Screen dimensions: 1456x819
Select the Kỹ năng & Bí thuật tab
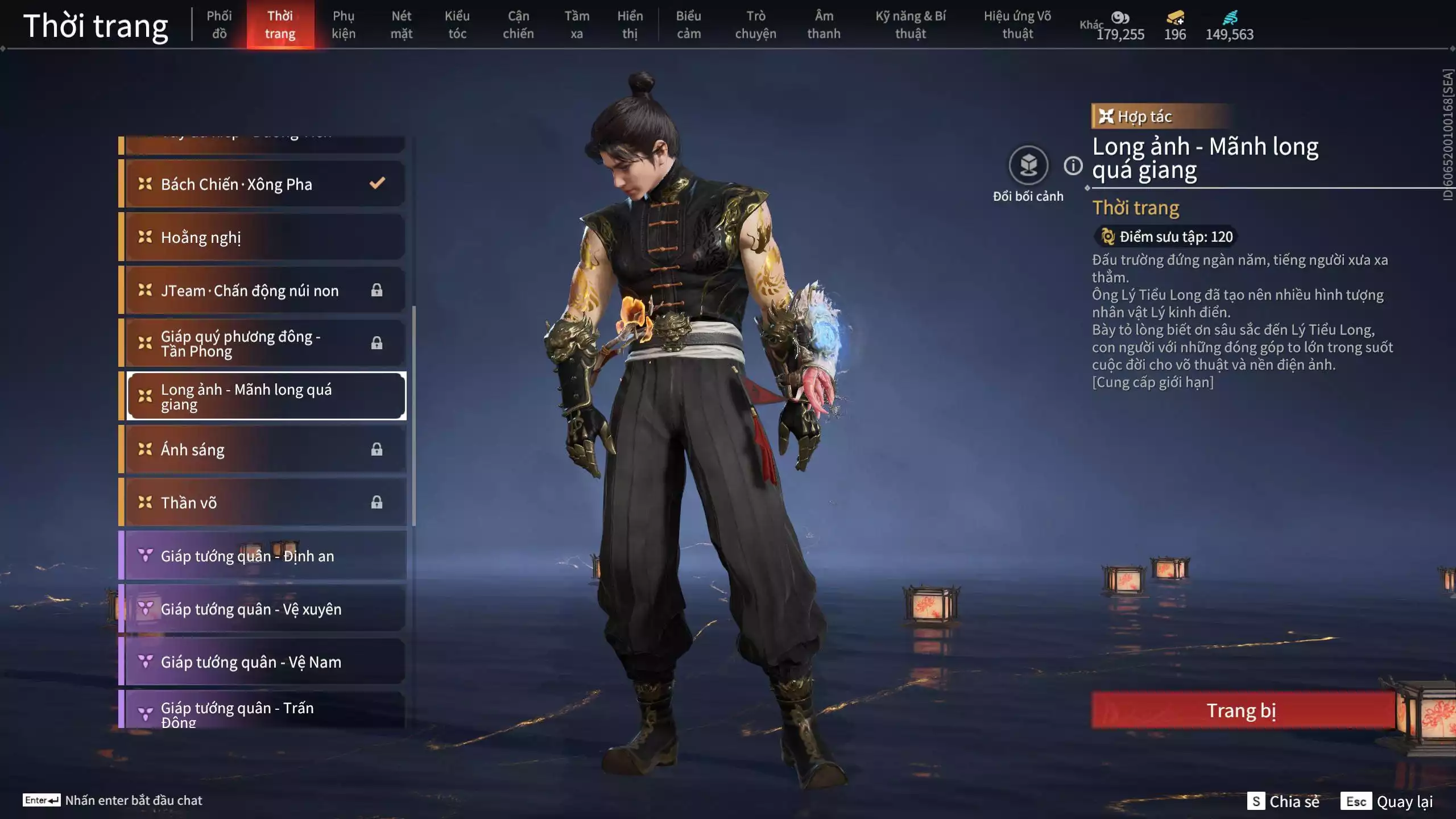pos(911,24)
